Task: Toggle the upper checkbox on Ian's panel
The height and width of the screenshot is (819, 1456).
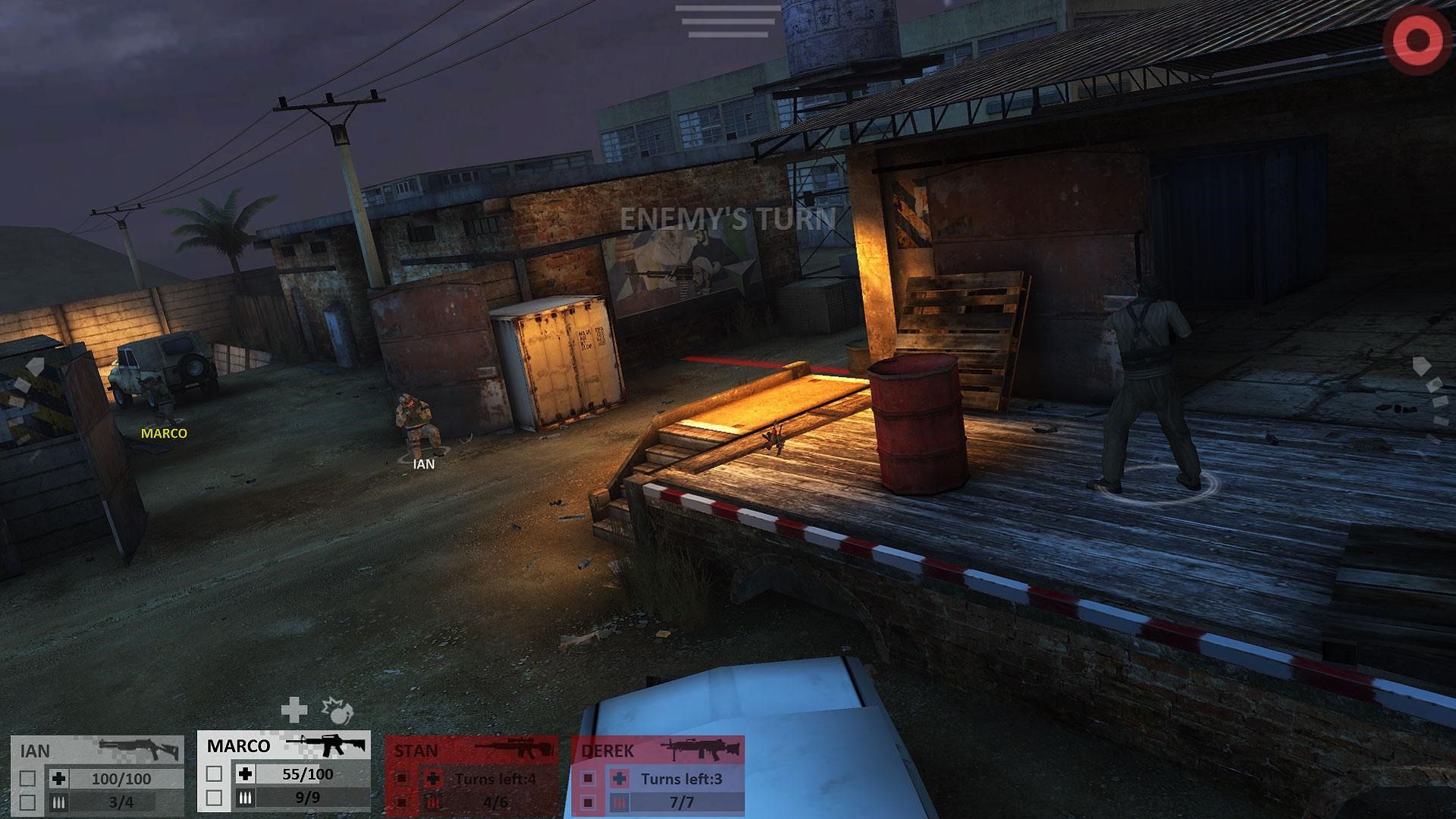Action: (30, 780)
